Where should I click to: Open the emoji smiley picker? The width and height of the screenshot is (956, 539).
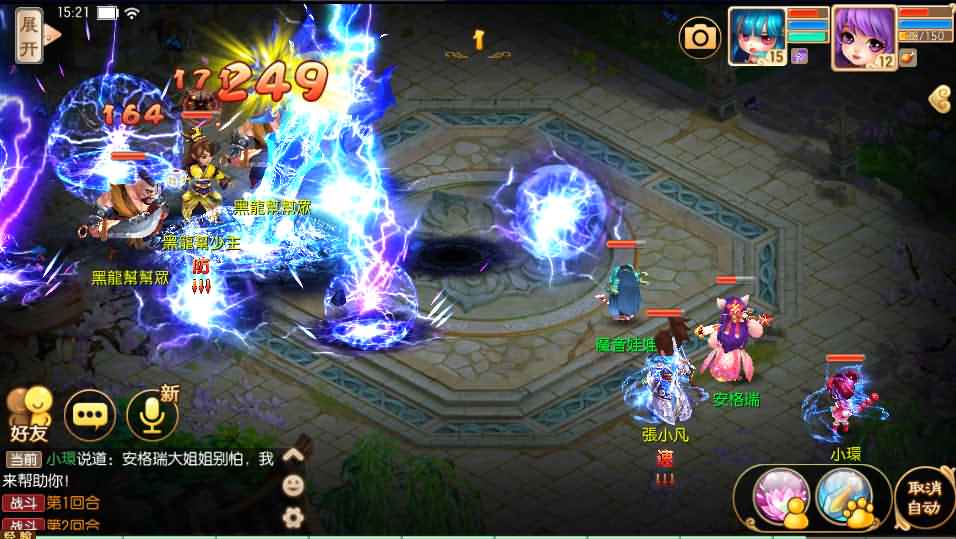(x=293, y=486)
